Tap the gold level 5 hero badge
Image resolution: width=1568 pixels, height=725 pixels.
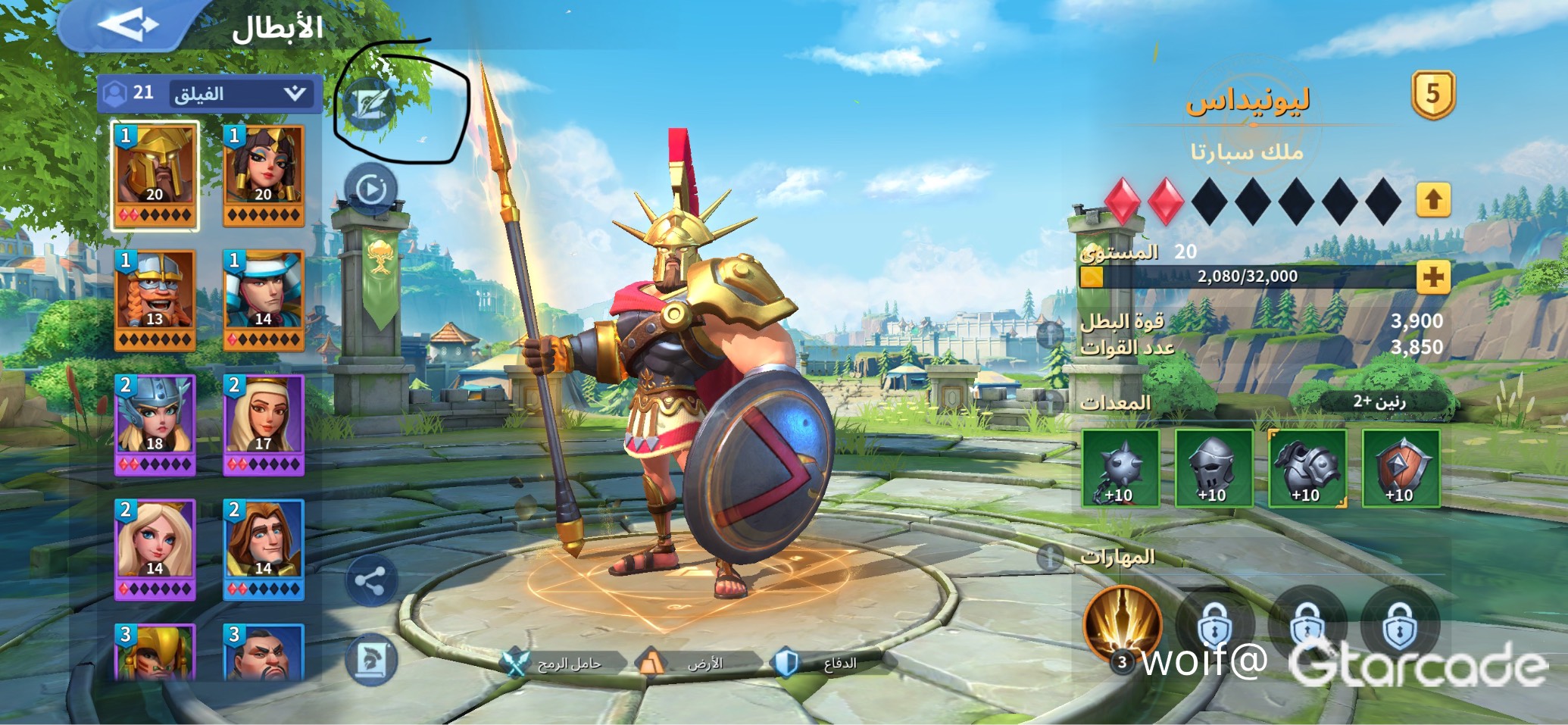(1432, 95)
